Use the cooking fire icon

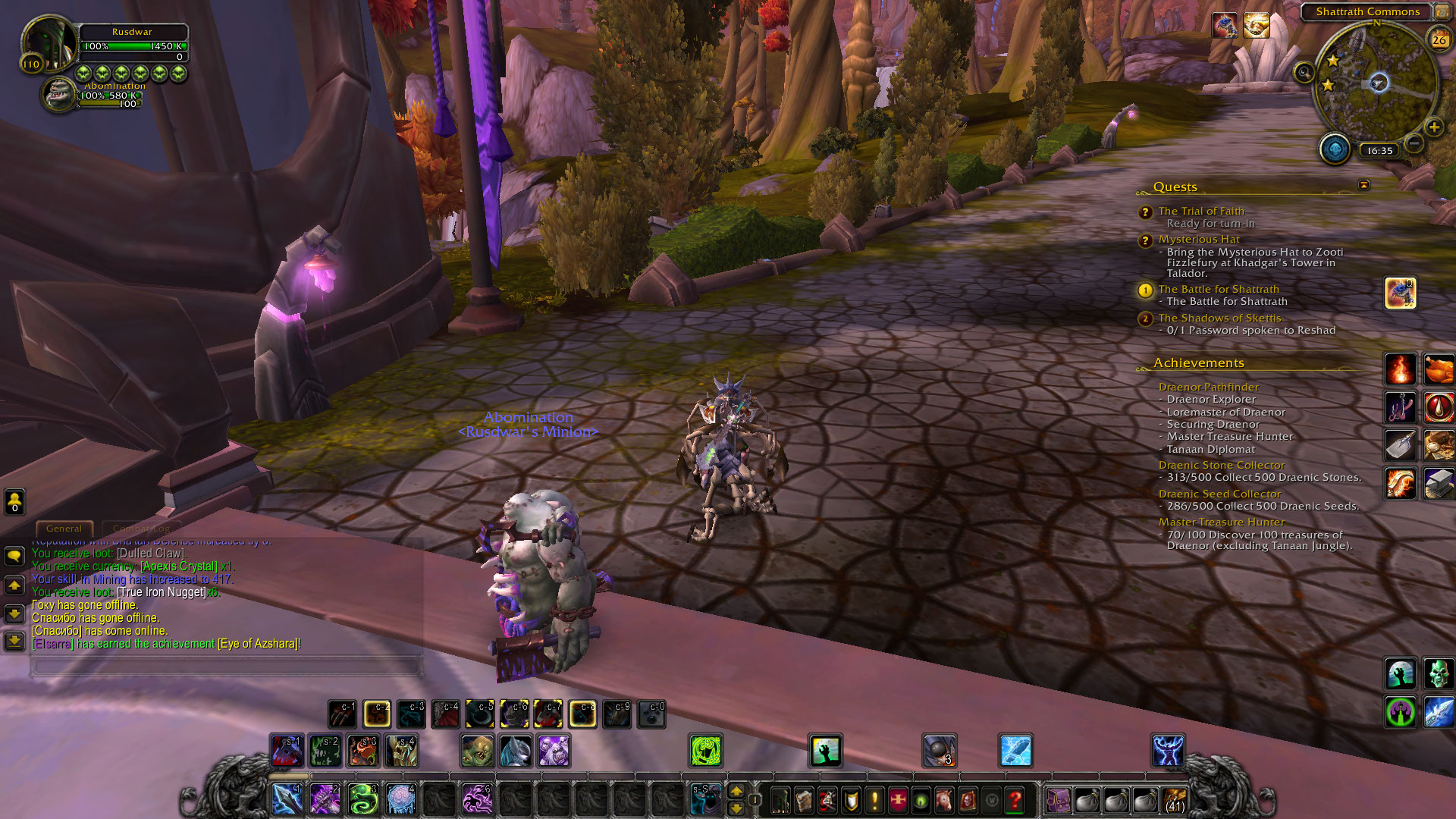(x=1400, y=369)
